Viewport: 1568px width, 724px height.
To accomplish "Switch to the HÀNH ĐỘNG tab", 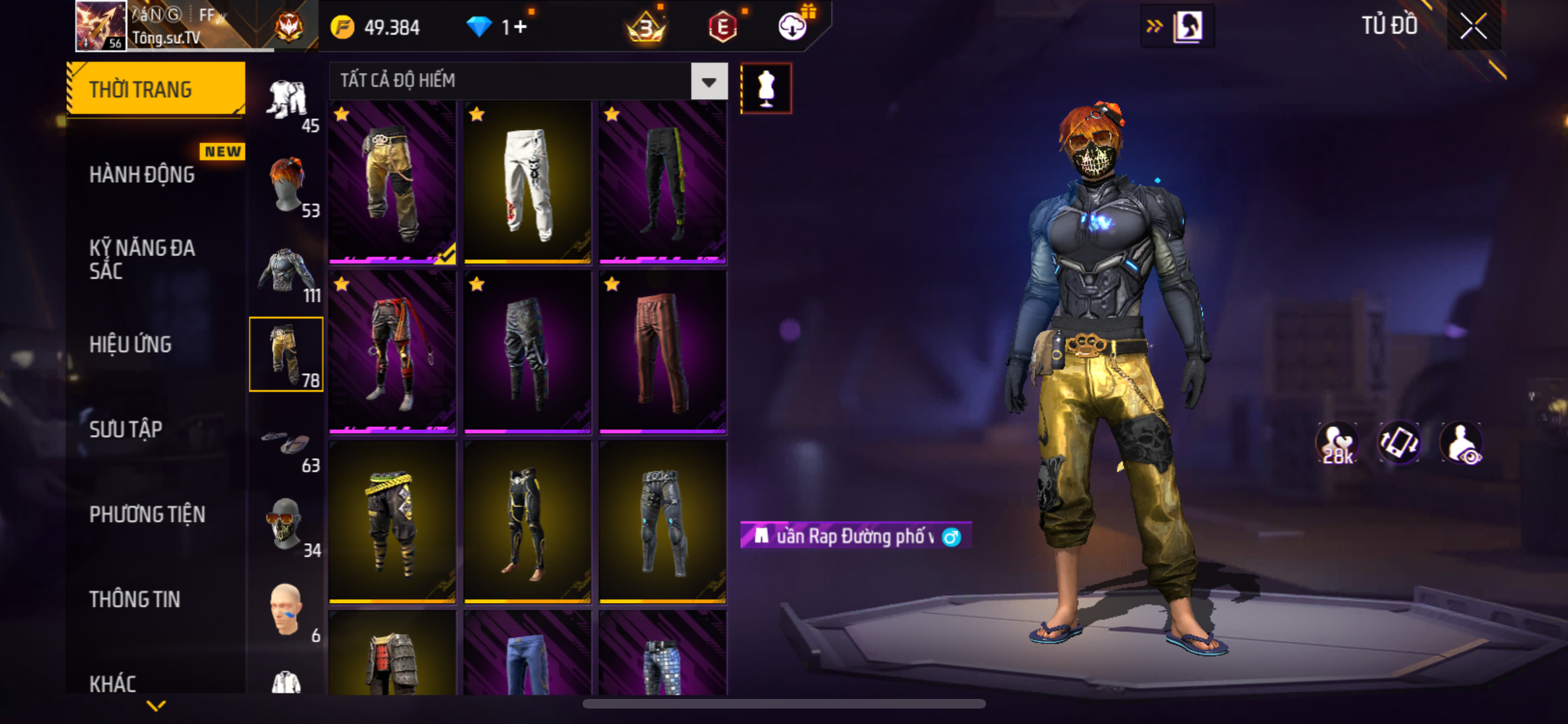I will 142,174.
